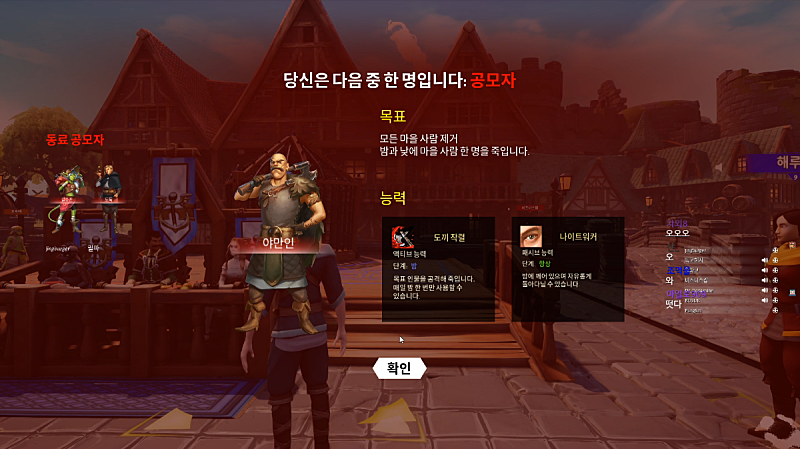Select the green-skinned fellow conspirator portrait
Viewport: 800px width, 449px height.
(67, 188)
